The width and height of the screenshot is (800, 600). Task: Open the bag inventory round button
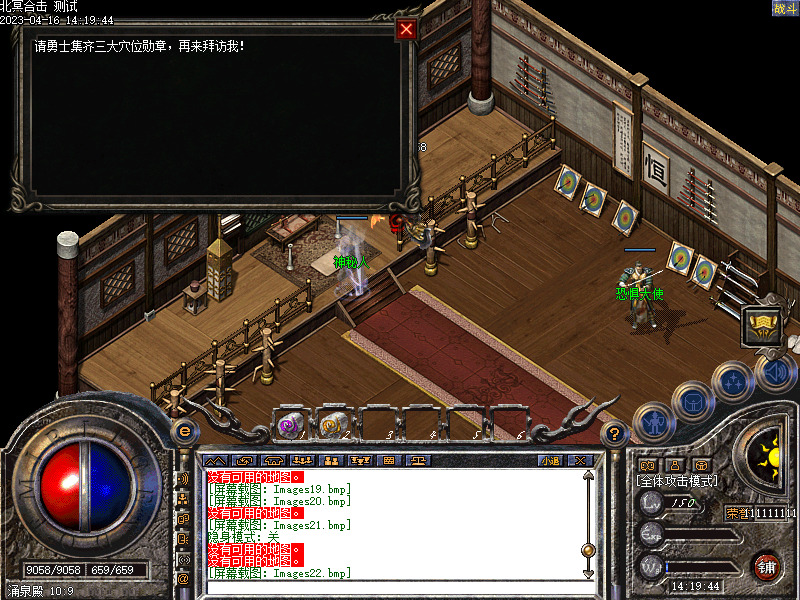[692, 400]
